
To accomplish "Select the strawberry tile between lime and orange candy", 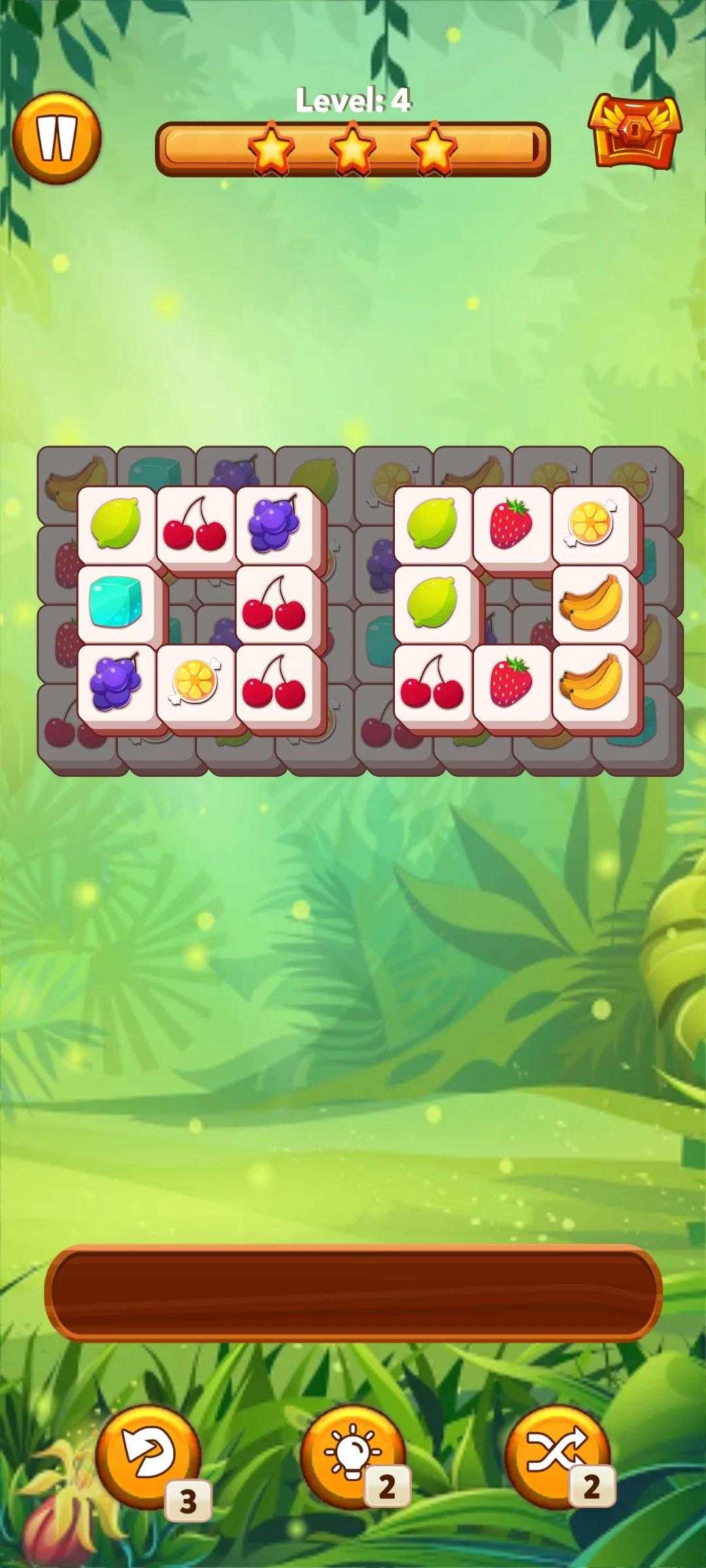I will click(x=512, y=525).
